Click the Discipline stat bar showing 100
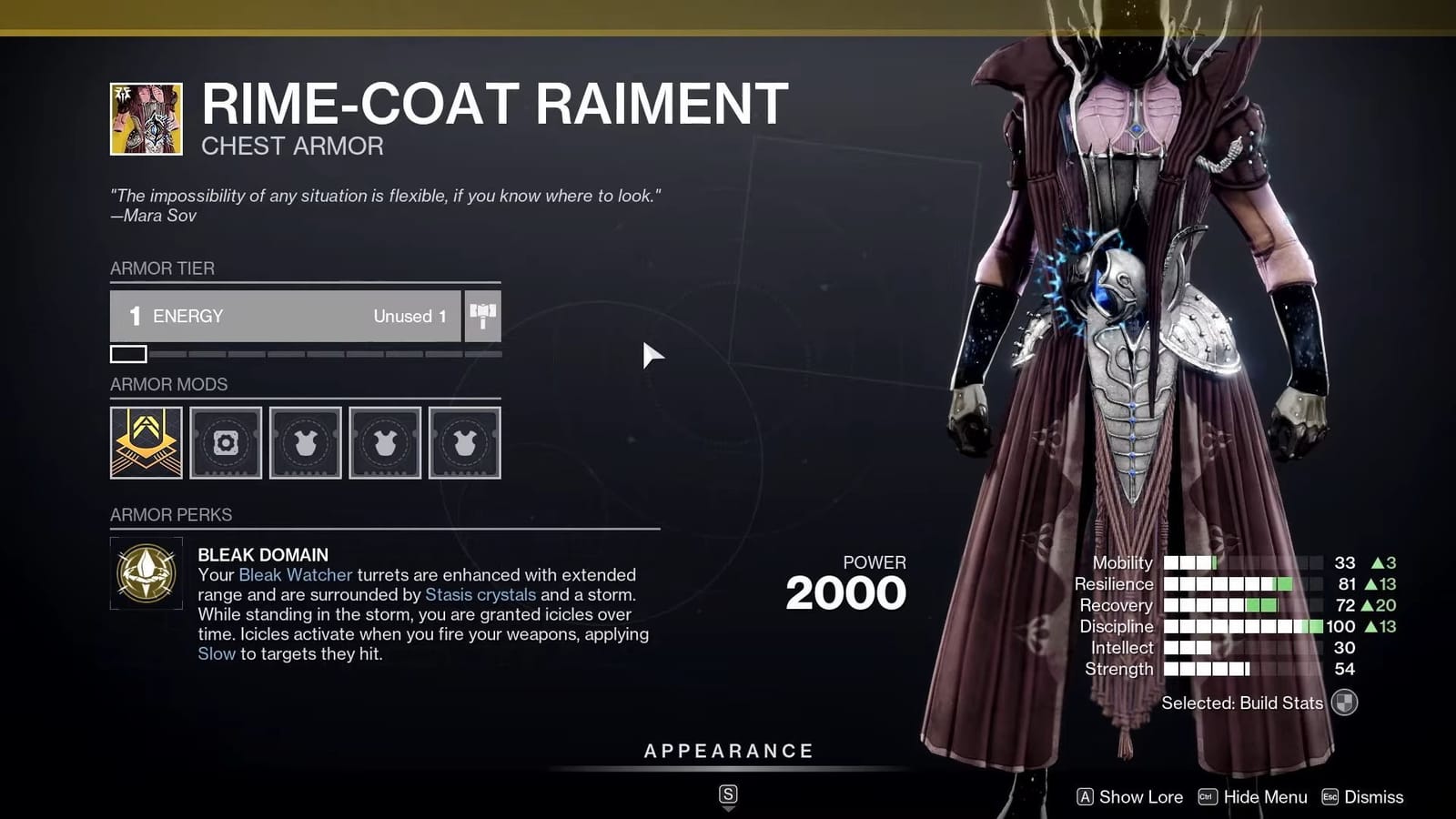 1242,626
